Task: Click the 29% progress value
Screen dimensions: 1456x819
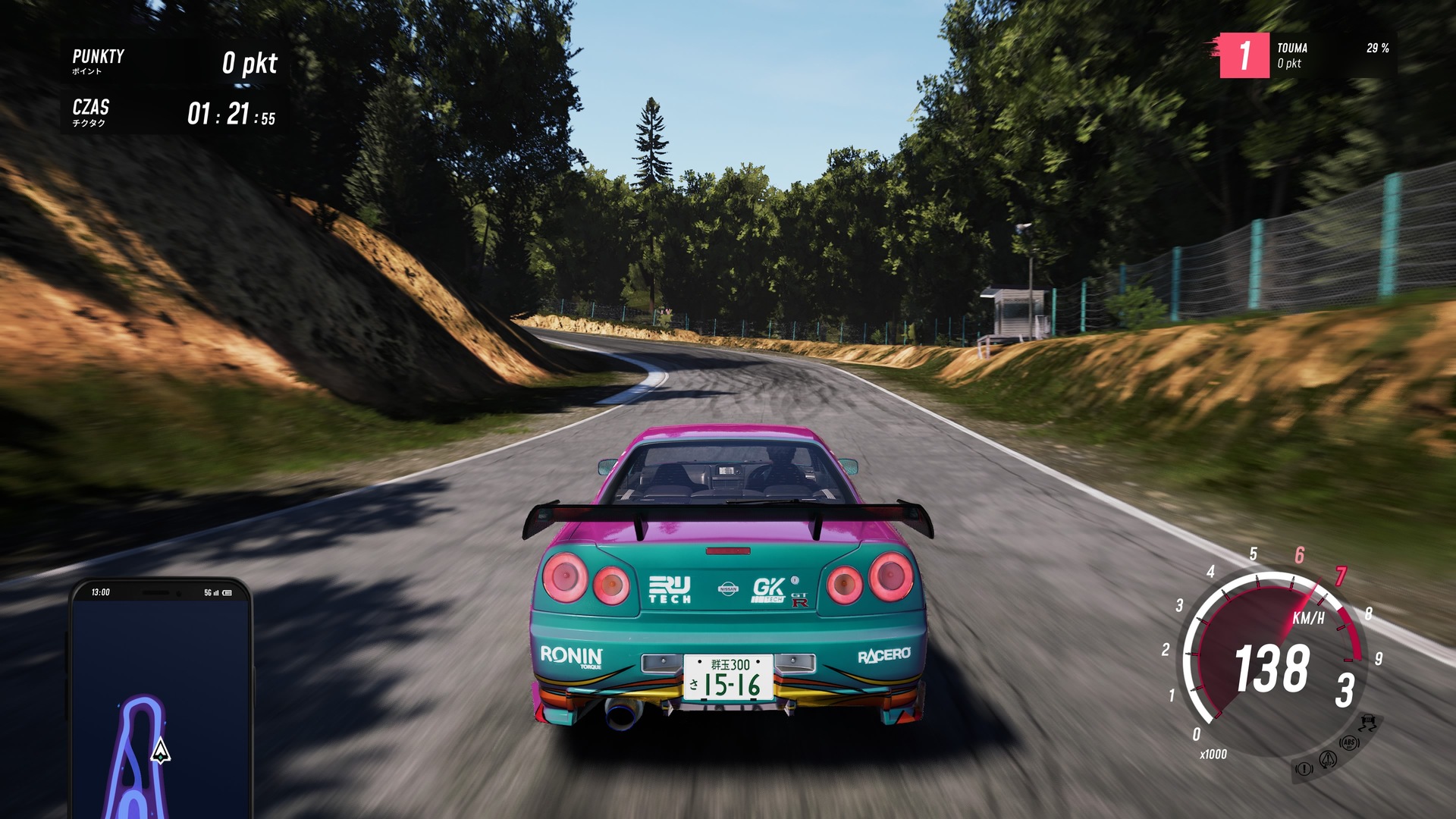Action: [1377, 49]
